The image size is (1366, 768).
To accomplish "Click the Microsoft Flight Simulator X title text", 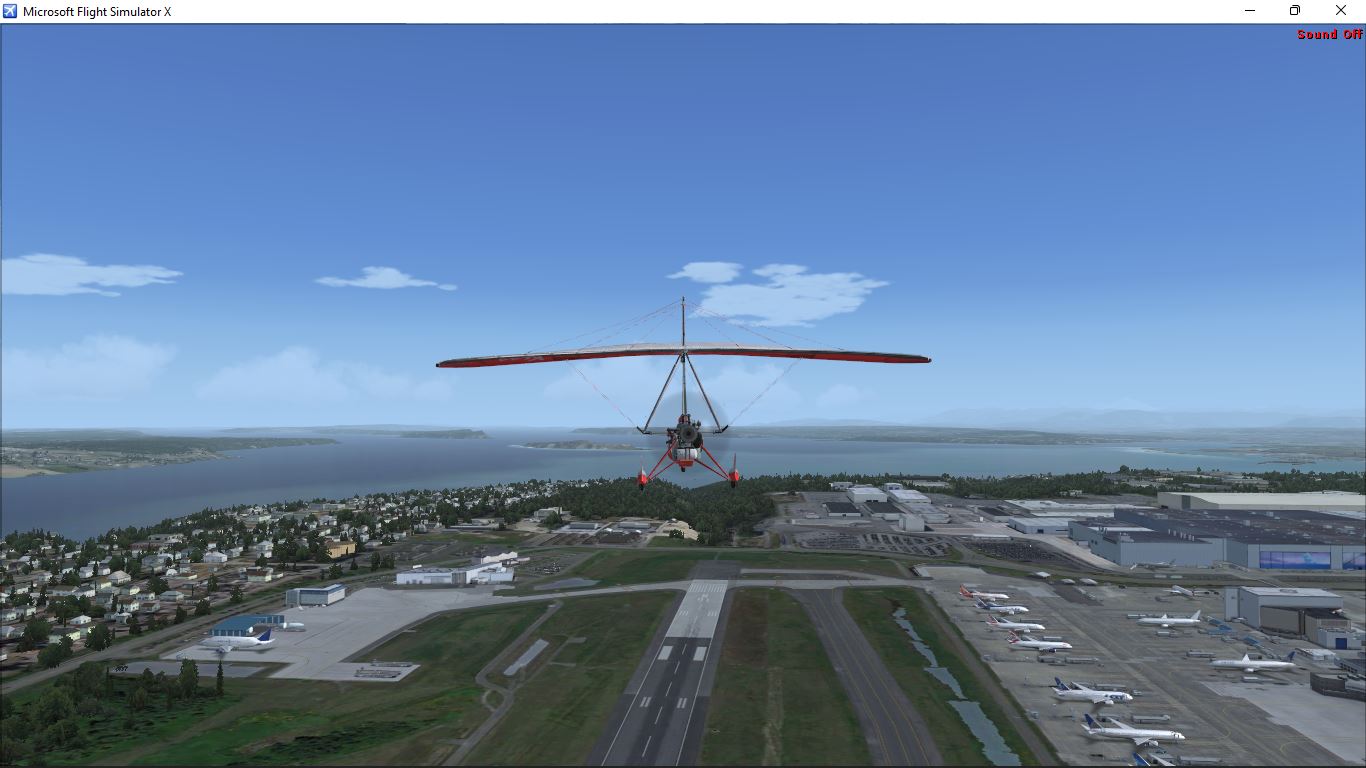I will click(96, 10).
